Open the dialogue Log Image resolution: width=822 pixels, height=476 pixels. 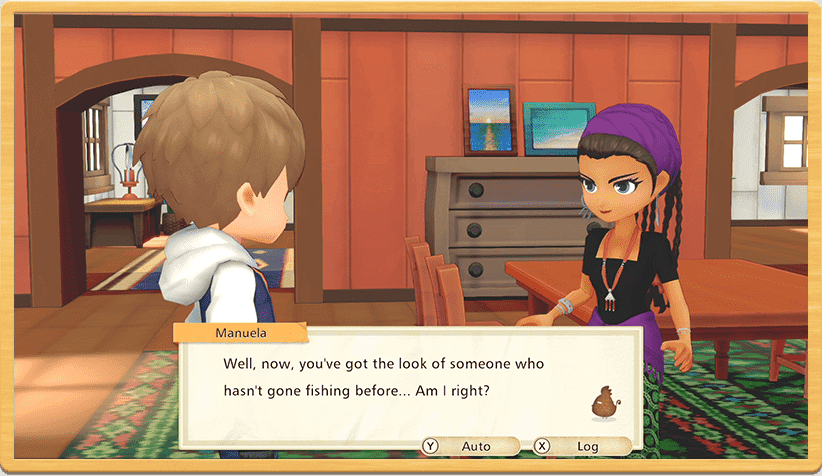tap(582, 446)
